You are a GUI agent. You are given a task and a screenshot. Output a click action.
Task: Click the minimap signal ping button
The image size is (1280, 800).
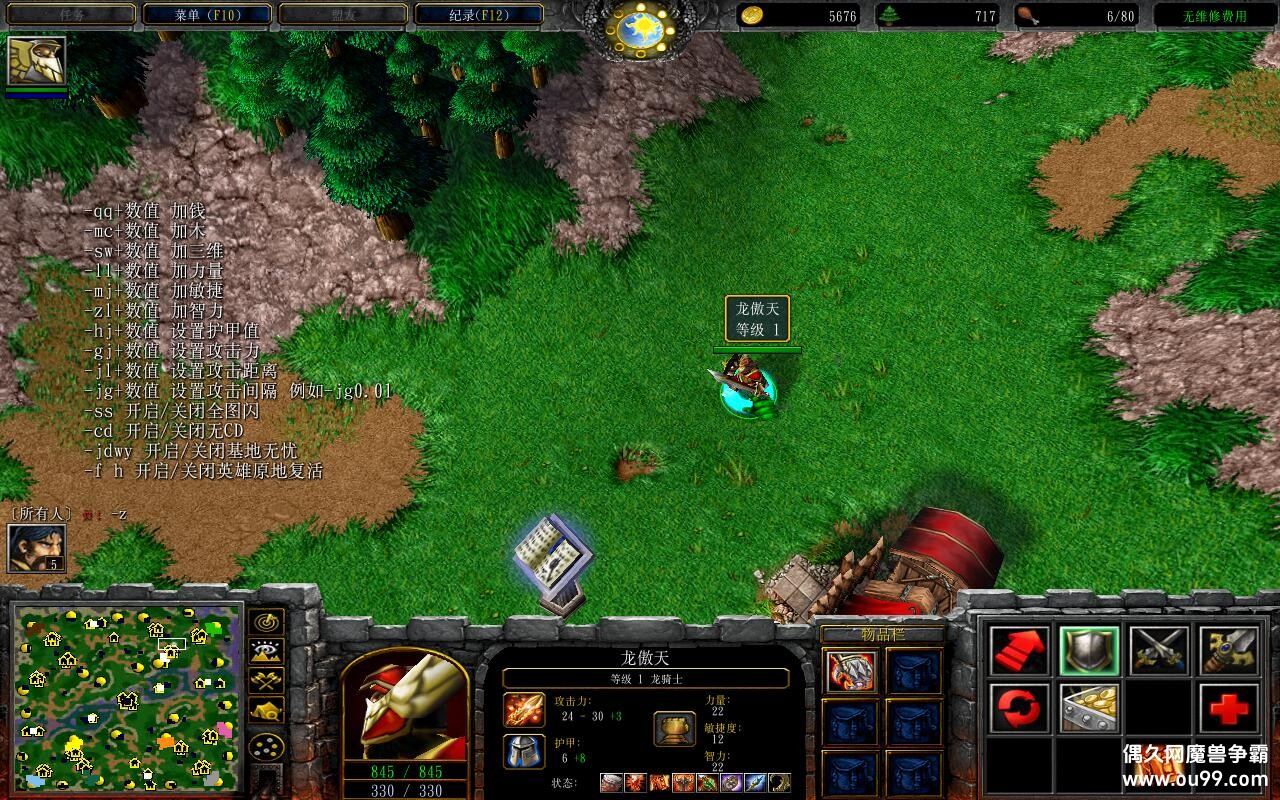[266, 622]
